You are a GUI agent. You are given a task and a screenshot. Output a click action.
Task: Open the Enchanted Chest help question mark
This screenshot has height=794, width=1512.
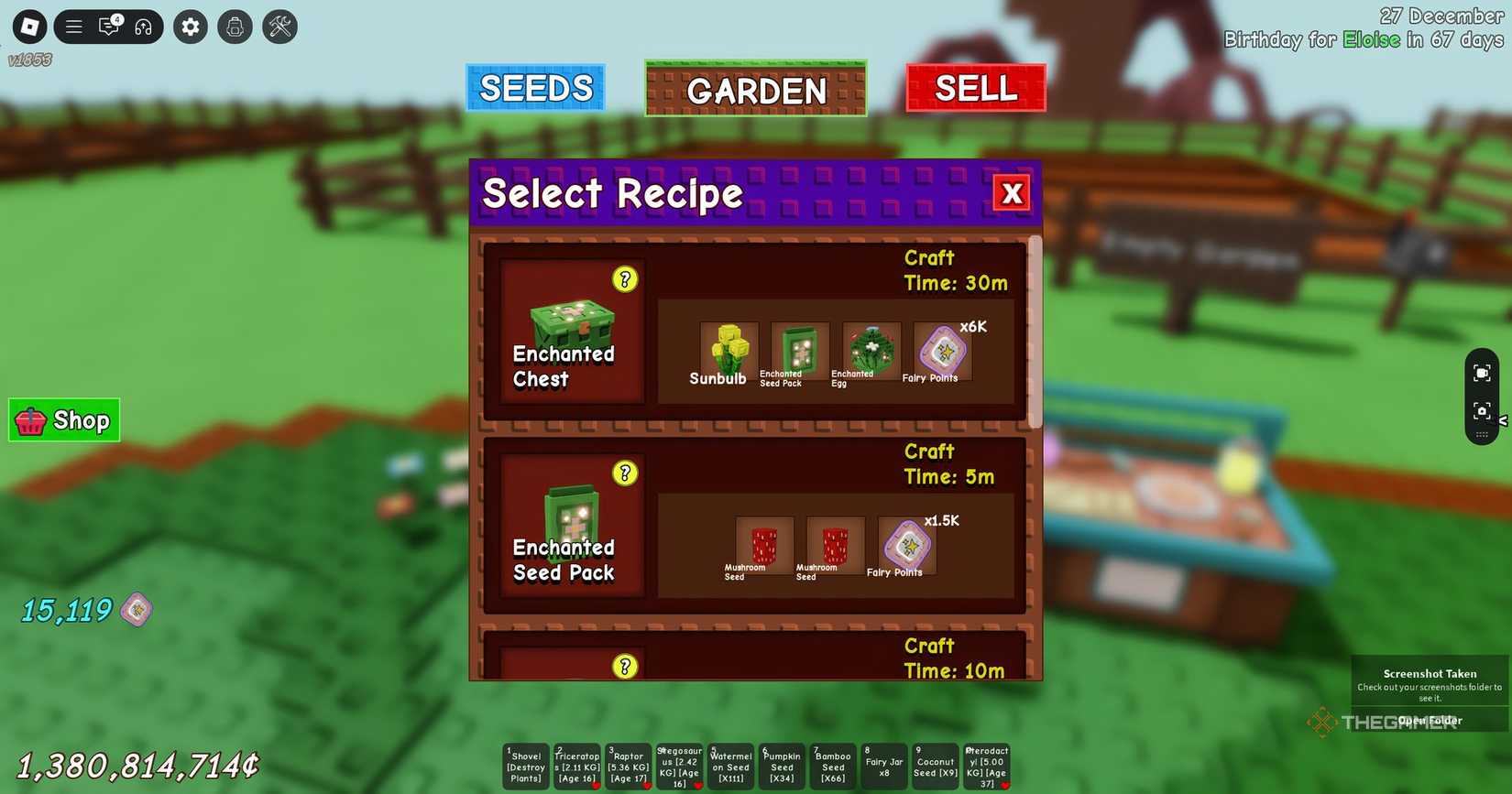click(624, 280)
